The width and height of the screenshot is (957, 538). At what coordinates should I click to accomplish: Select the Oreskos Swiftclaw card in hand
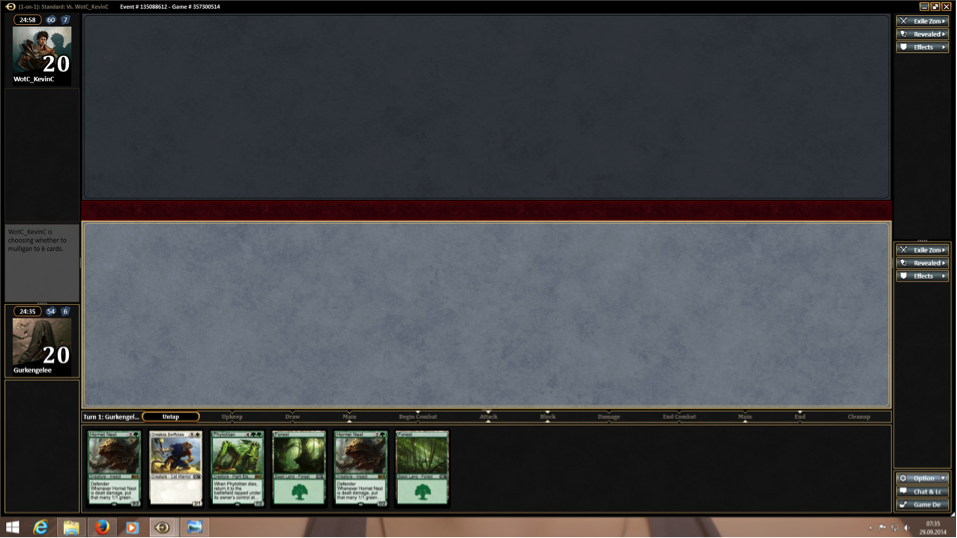(175, 468)
